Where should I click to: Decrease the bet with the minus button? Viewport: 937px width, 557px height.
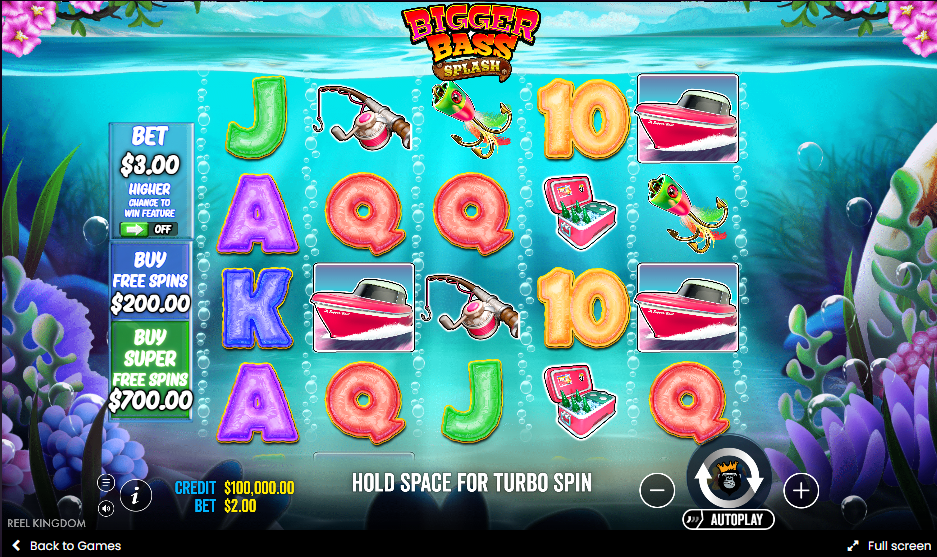pyautogui.click(x=656, y=490)
